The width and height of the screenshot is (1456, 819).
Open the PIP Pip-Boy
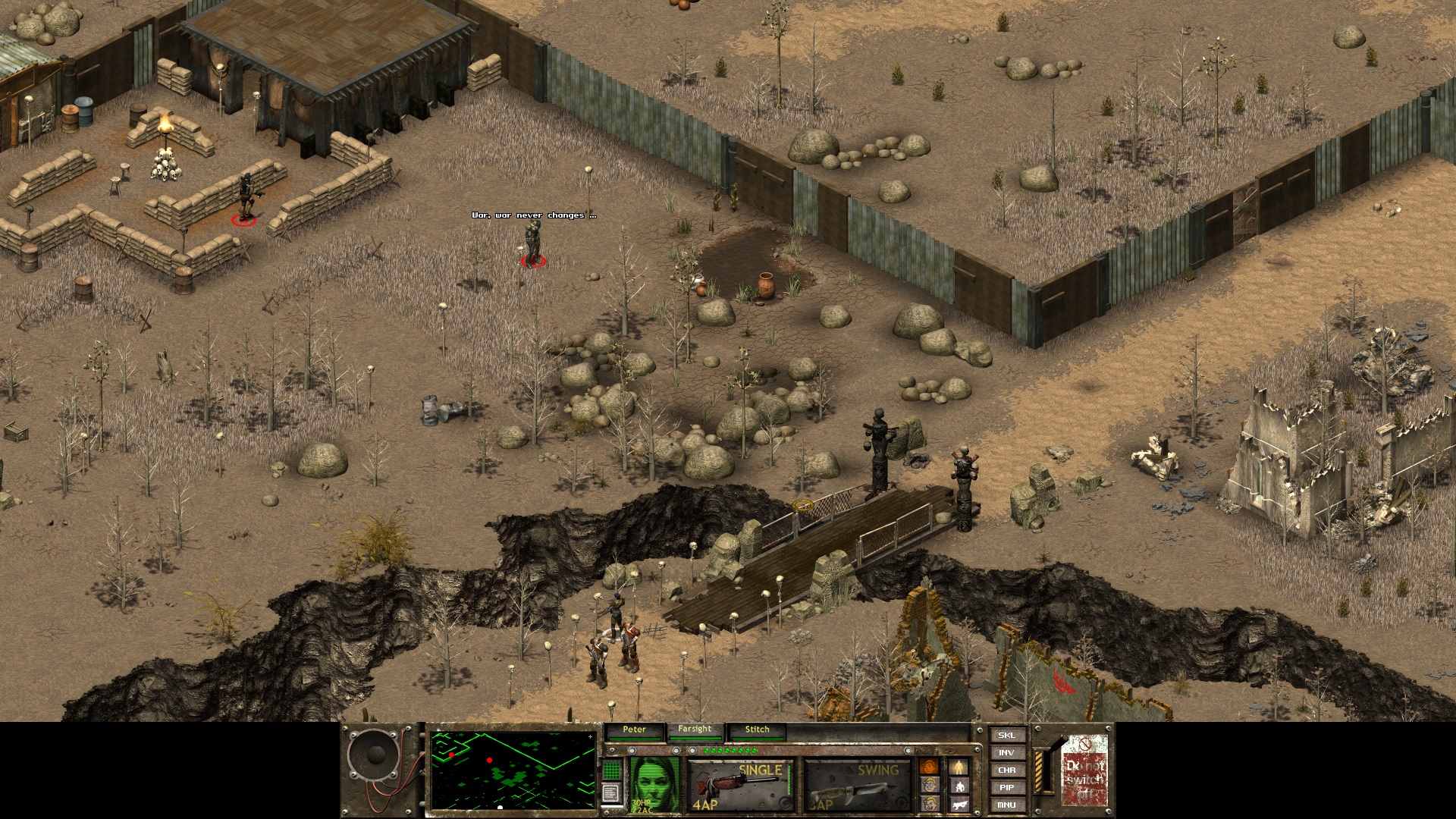[1006, 787]
